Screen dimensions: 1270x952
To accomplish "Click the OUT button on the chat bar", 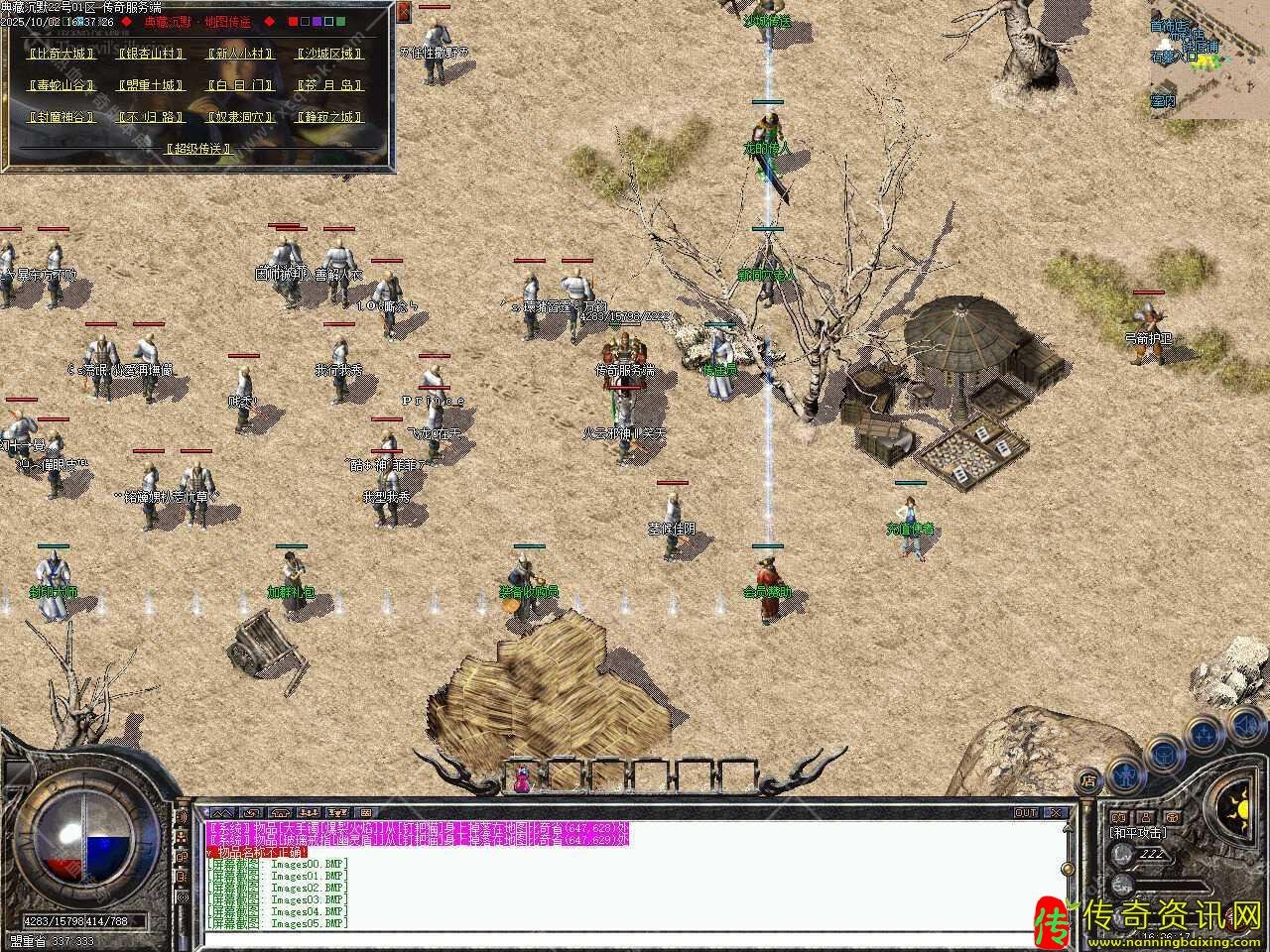I will tap(1026, 812).
